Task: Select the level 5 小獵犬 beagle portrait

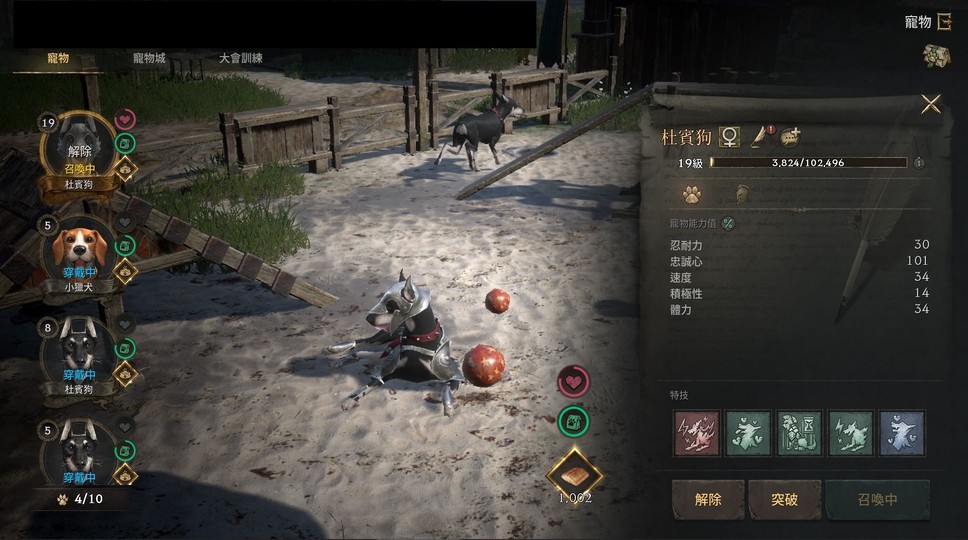Action: 78,250
